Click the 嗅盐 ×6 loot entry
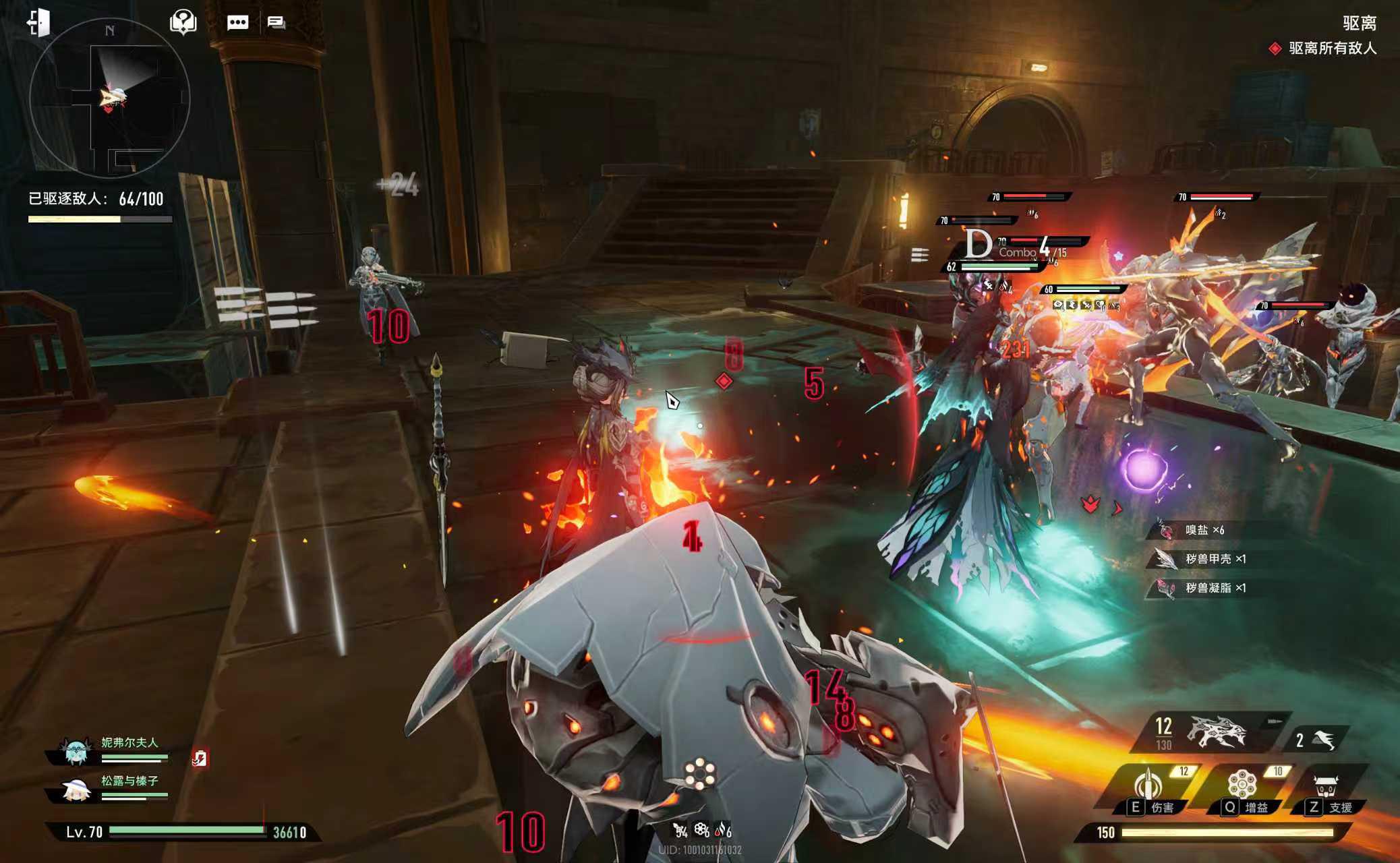Screen dimensions: 1400x863 1204,530
